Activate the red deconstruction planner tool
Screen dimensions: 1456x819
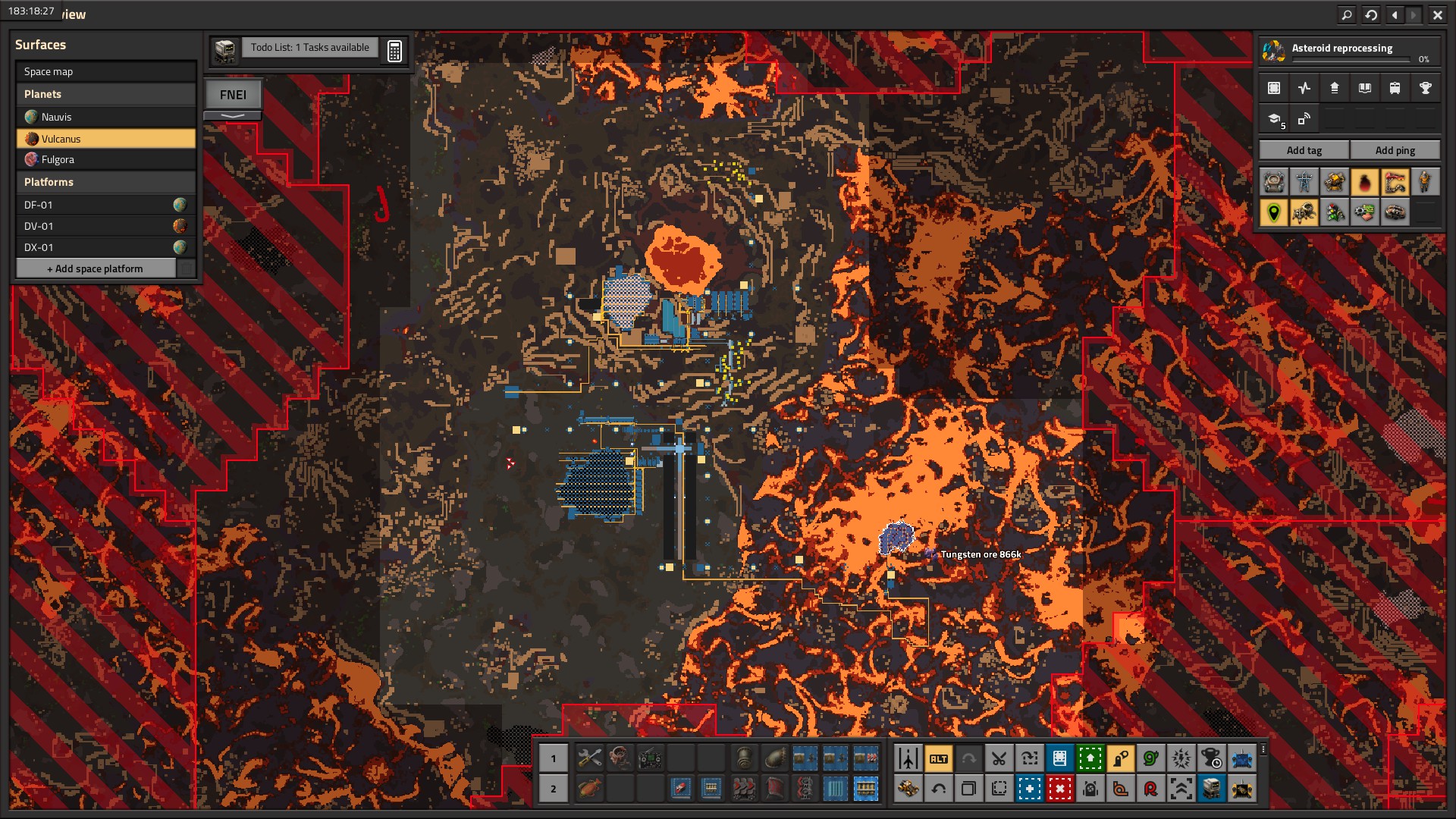coord(1059,789)
